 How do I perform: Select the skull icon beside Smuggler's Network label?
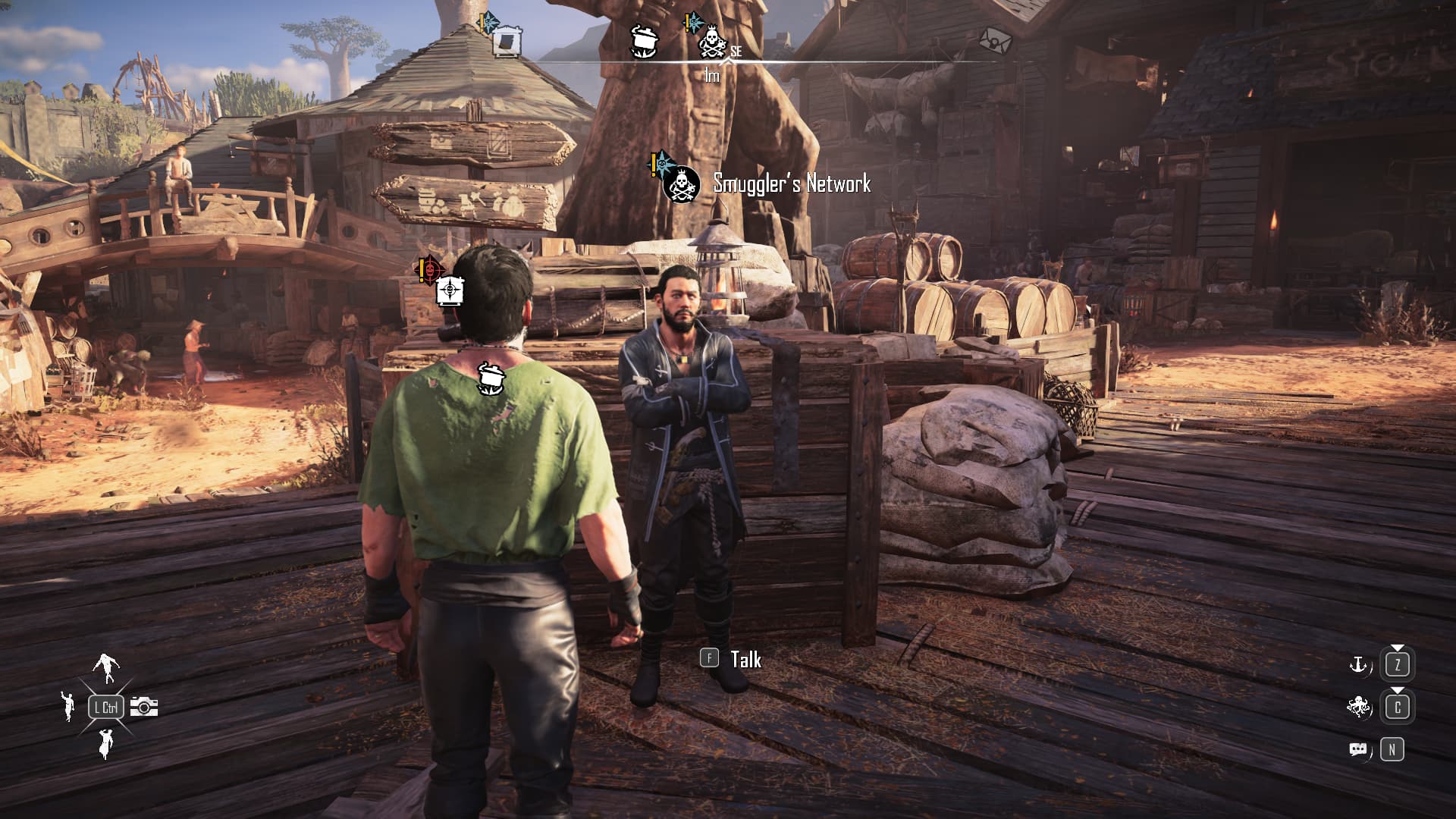point(681,185)
